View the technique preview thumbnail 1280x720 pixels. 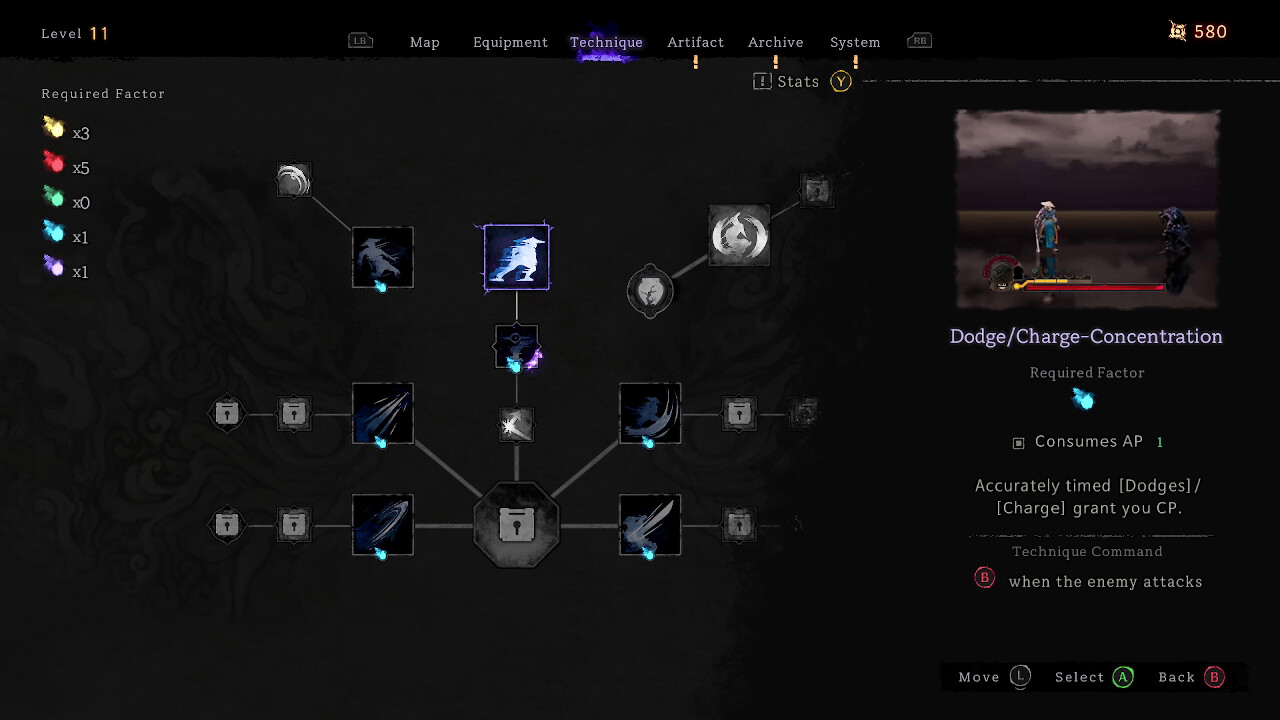pos(1087,209)
